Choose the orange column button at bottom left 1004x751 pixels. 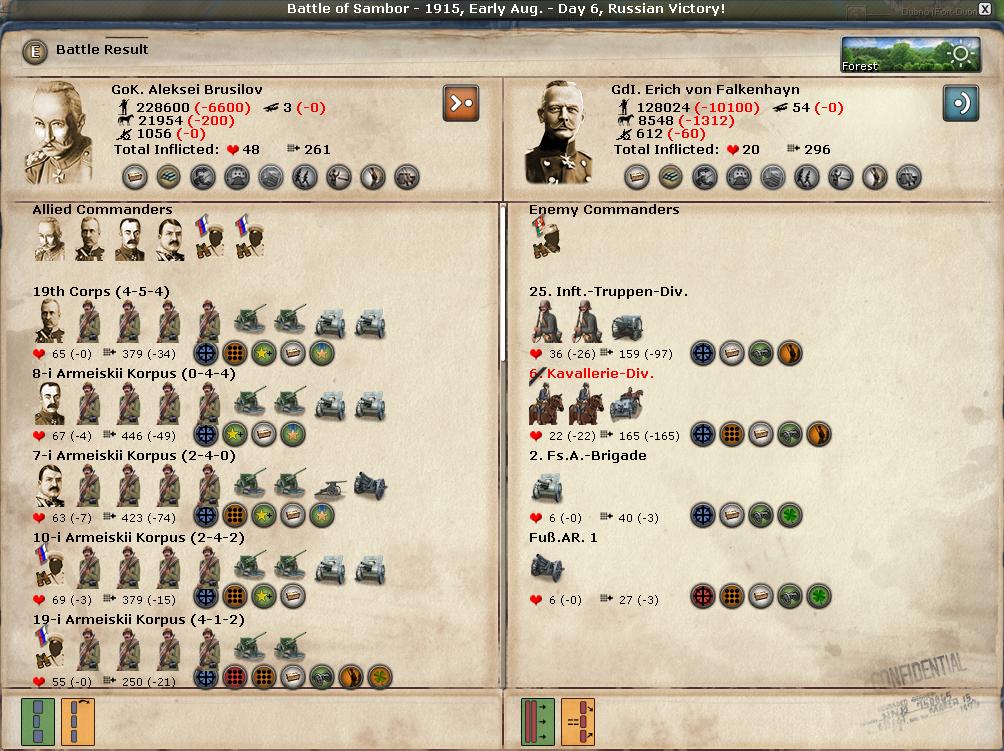point(78,721)
